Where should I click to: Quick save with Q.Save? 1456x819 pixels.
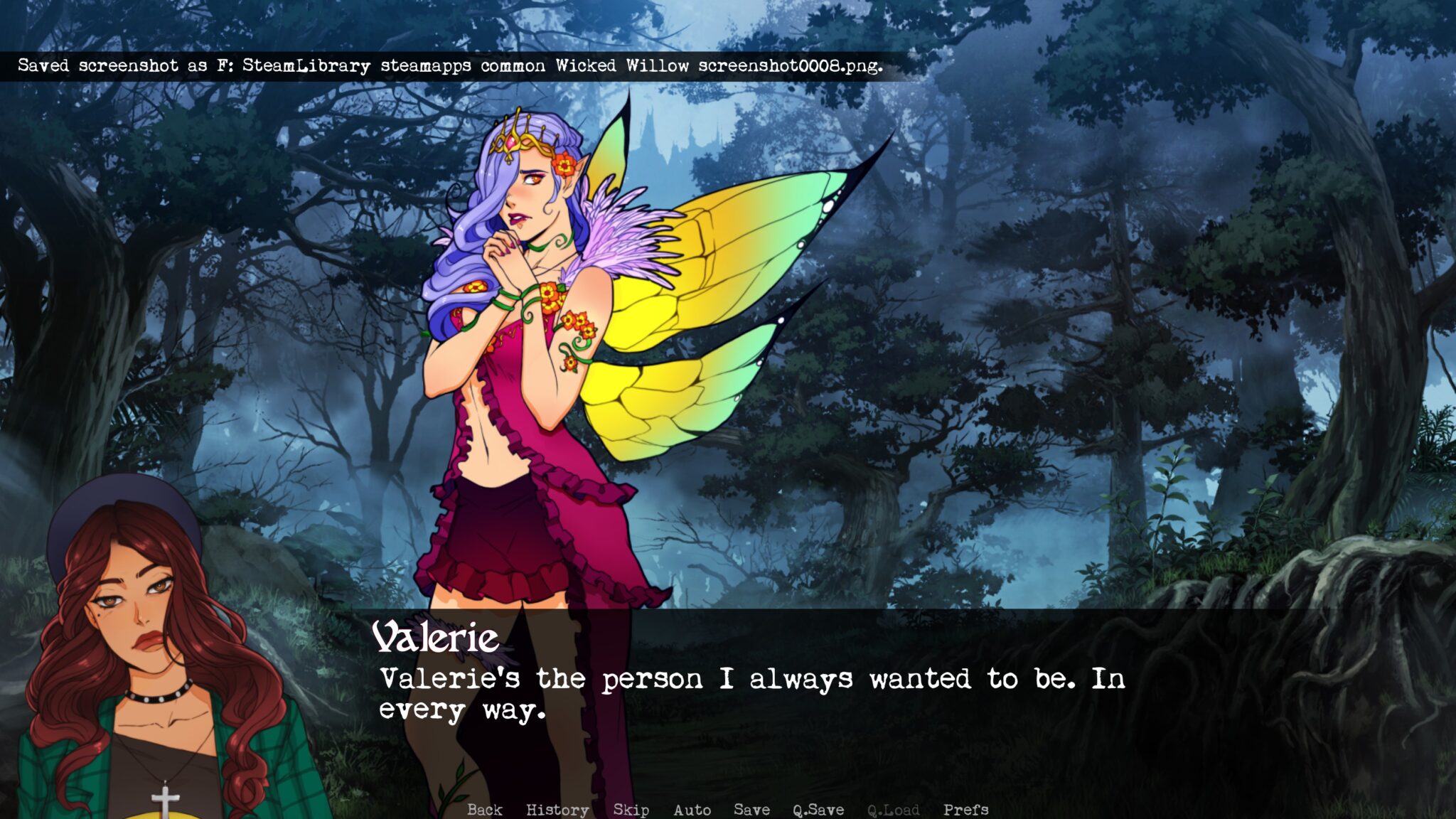coord(818,809)
